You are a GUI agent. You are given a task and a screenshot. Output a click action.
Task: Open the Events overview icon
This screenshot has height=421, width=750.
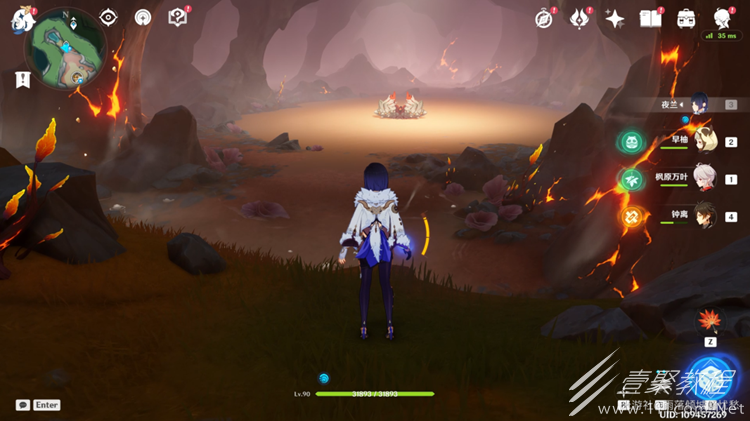click(580, 18)
